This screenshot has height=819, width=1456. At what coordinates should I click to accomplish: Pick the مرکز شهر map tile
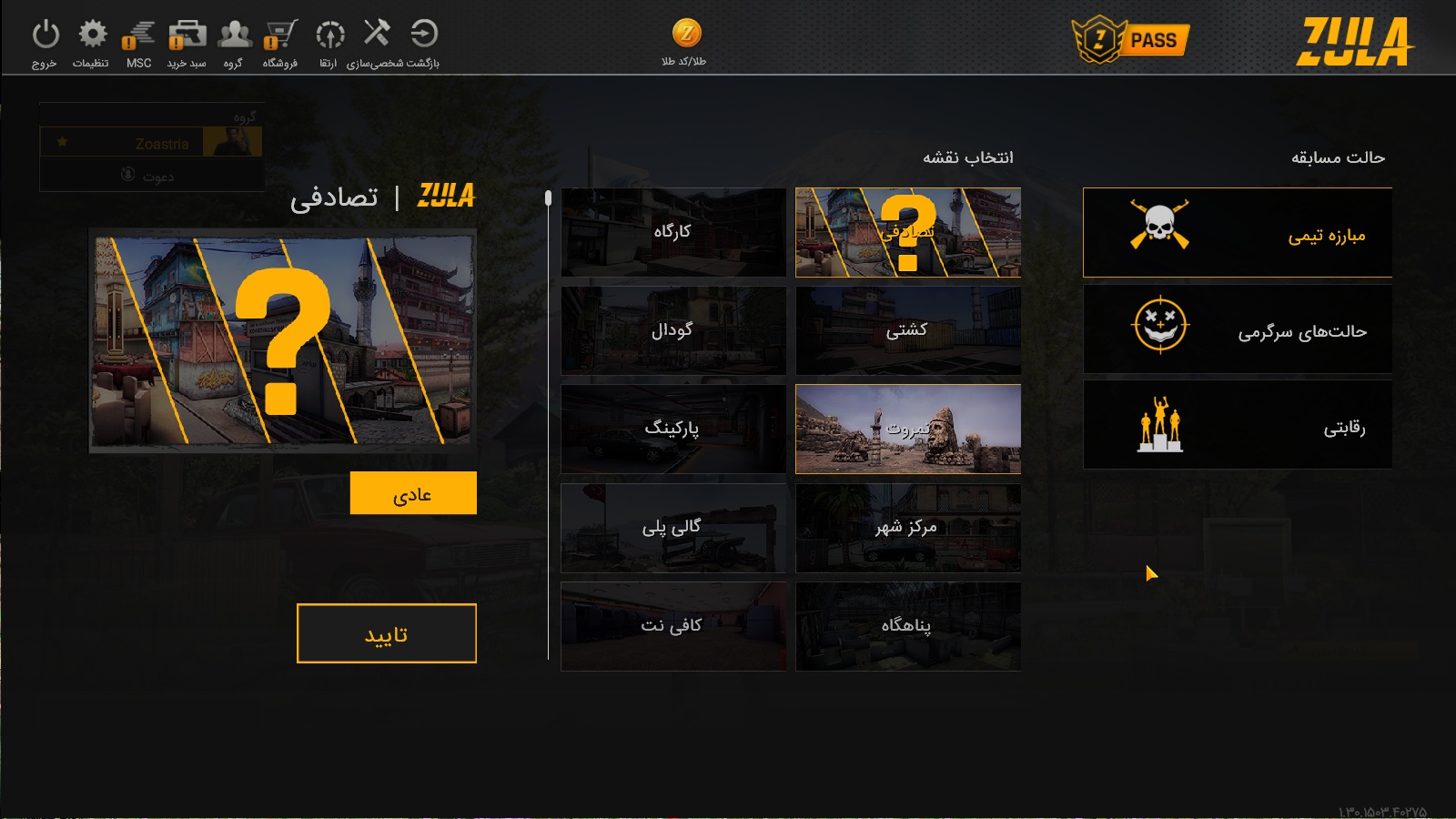tap(908, 527)
